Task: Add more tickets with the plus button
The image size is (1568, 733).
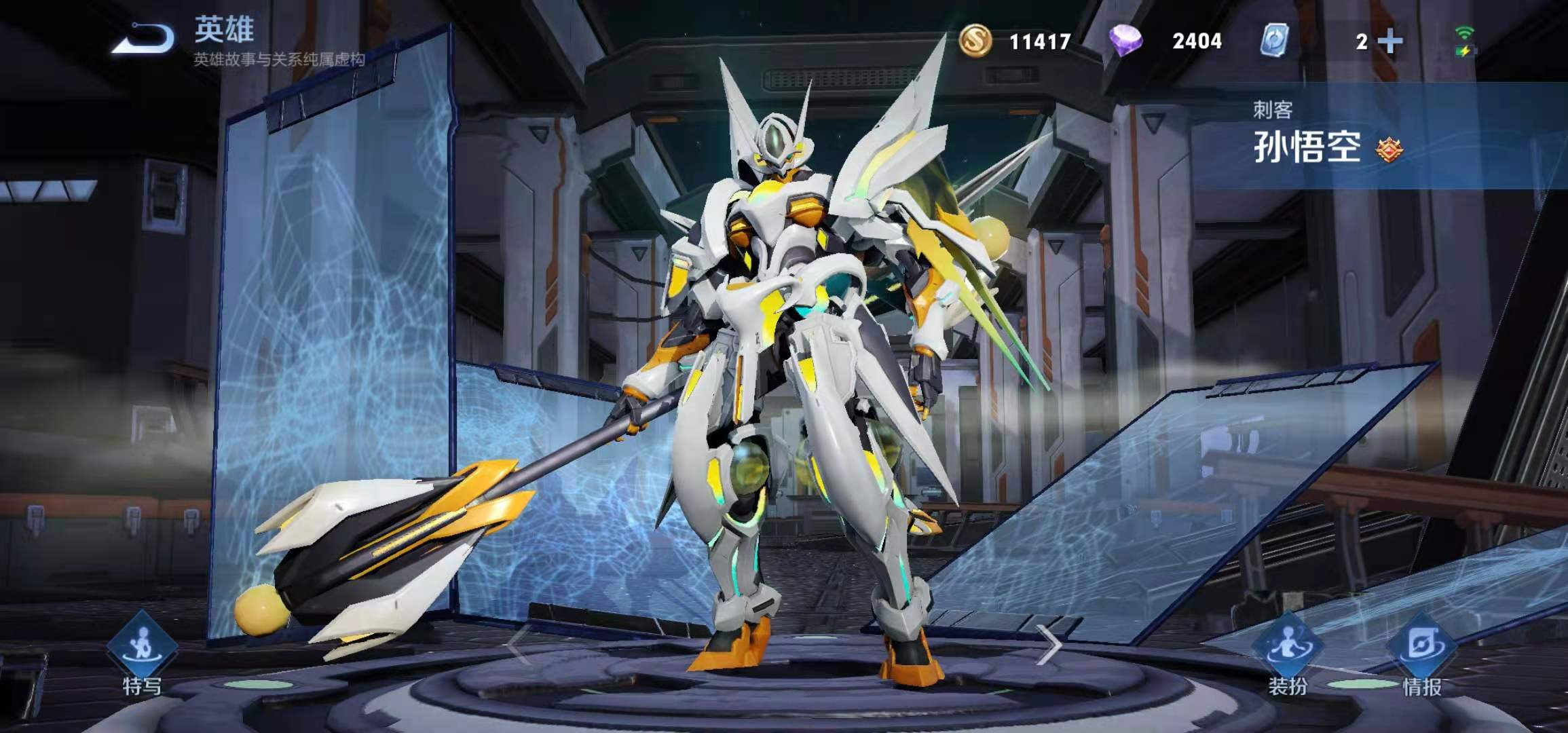Action: tap(1390, 42)
